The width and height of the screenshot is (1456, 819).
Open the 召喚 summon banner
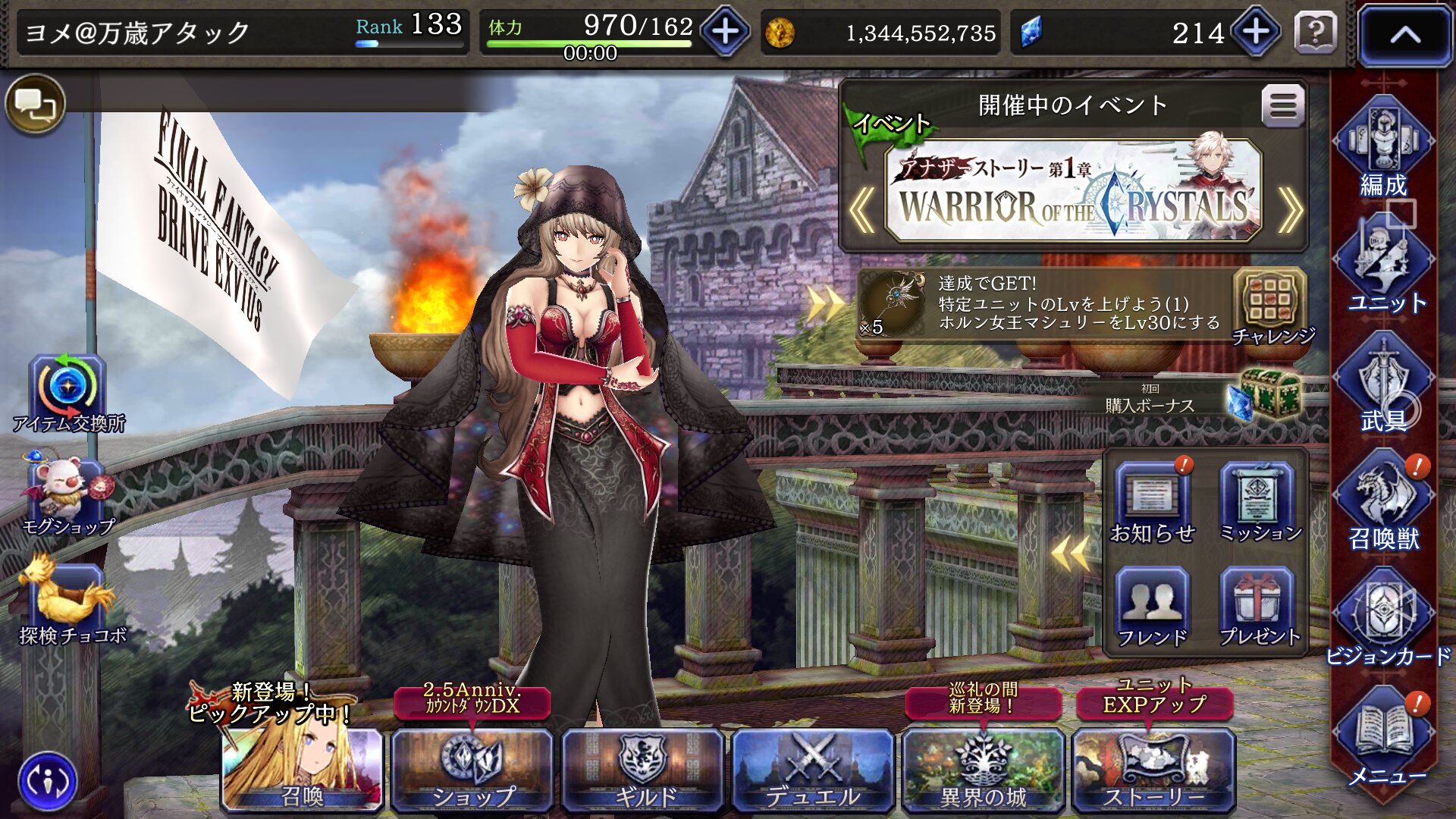pyautogui.click(x=302, y=770)
